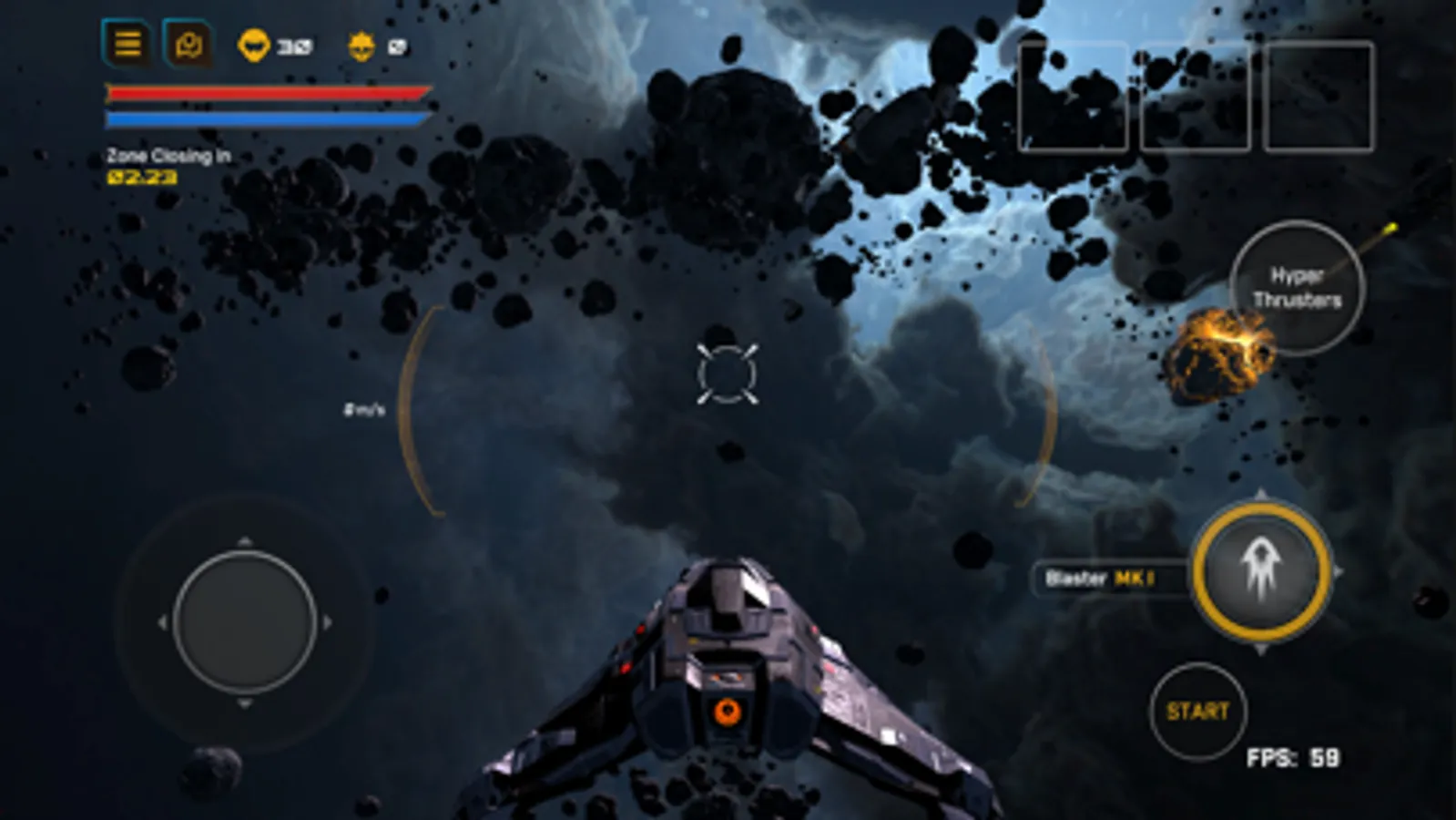Click the red health bar

click(267, 94)
